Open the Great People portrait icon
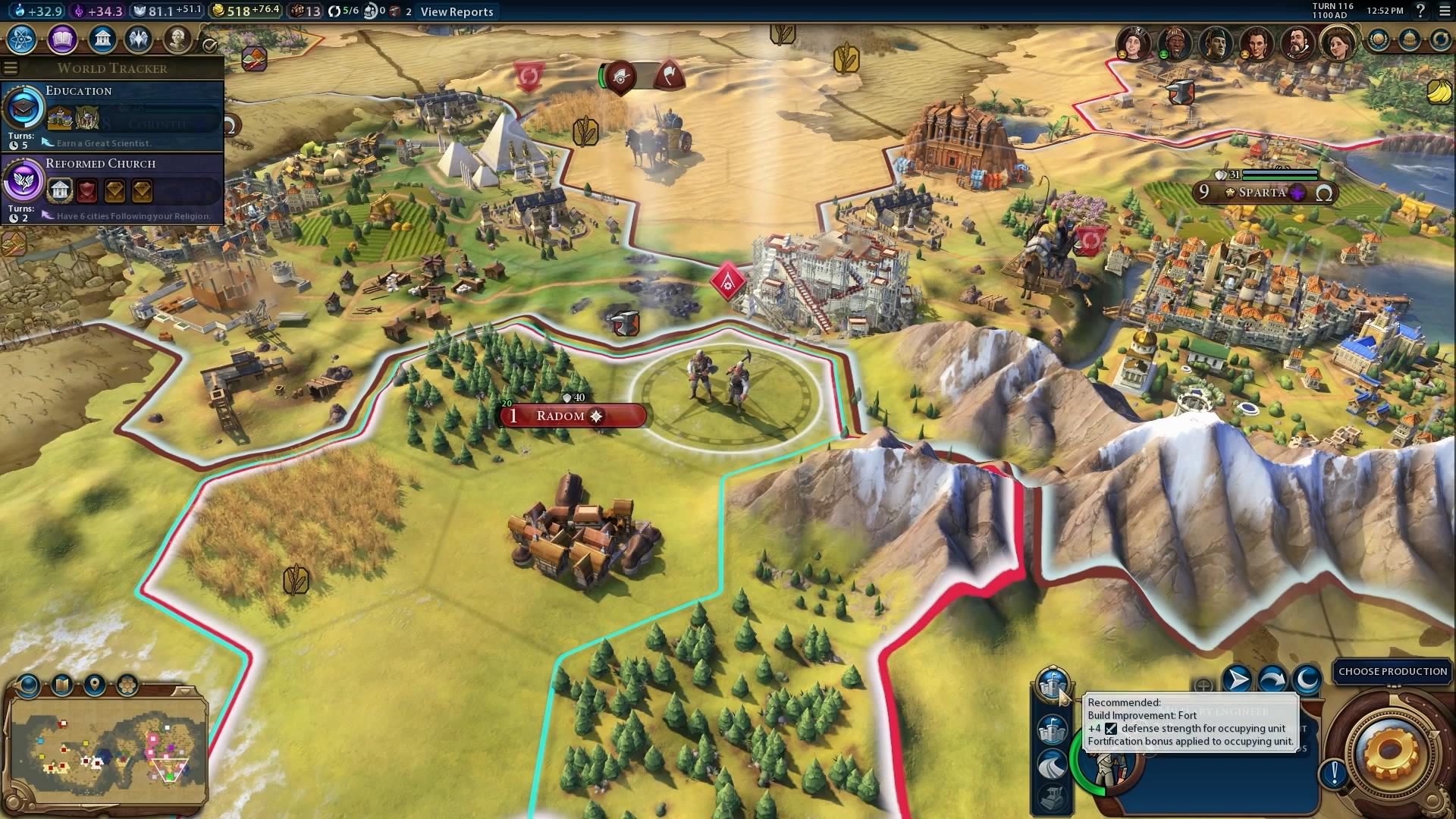This screenshot has height=819, width=1456. click(x=177, y=39)
